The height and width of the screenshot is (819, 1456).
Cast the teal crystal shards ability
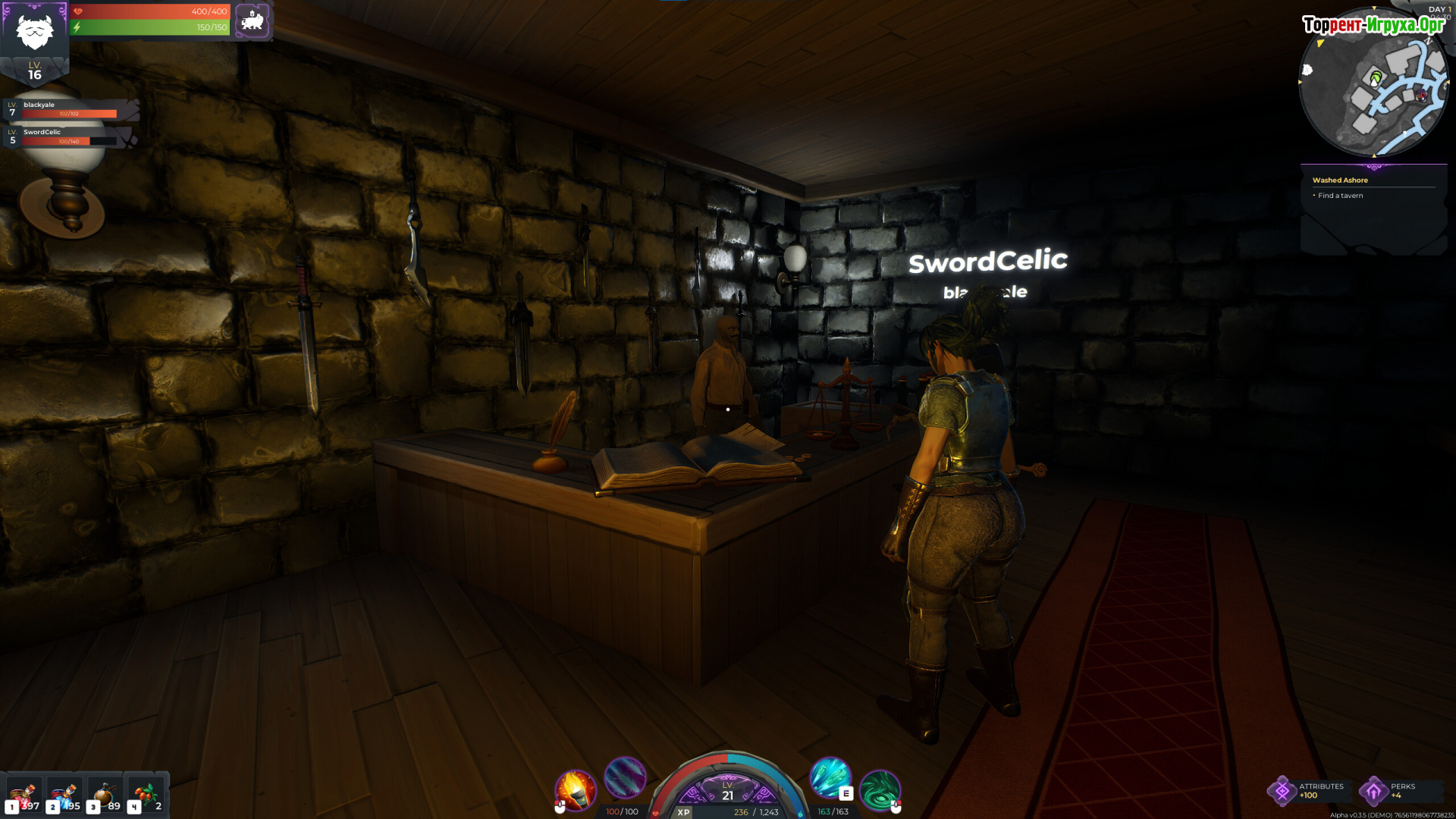(830, 777)
